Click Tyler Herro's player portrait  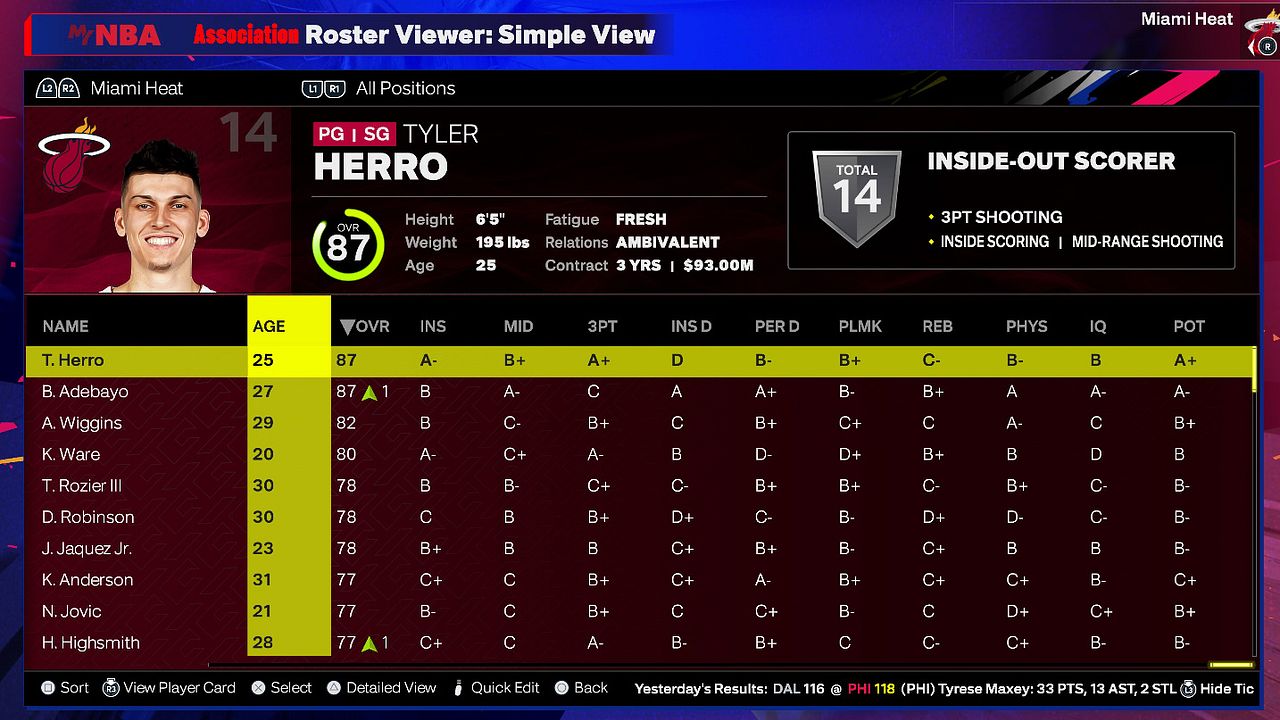click(x=160, y=217)
